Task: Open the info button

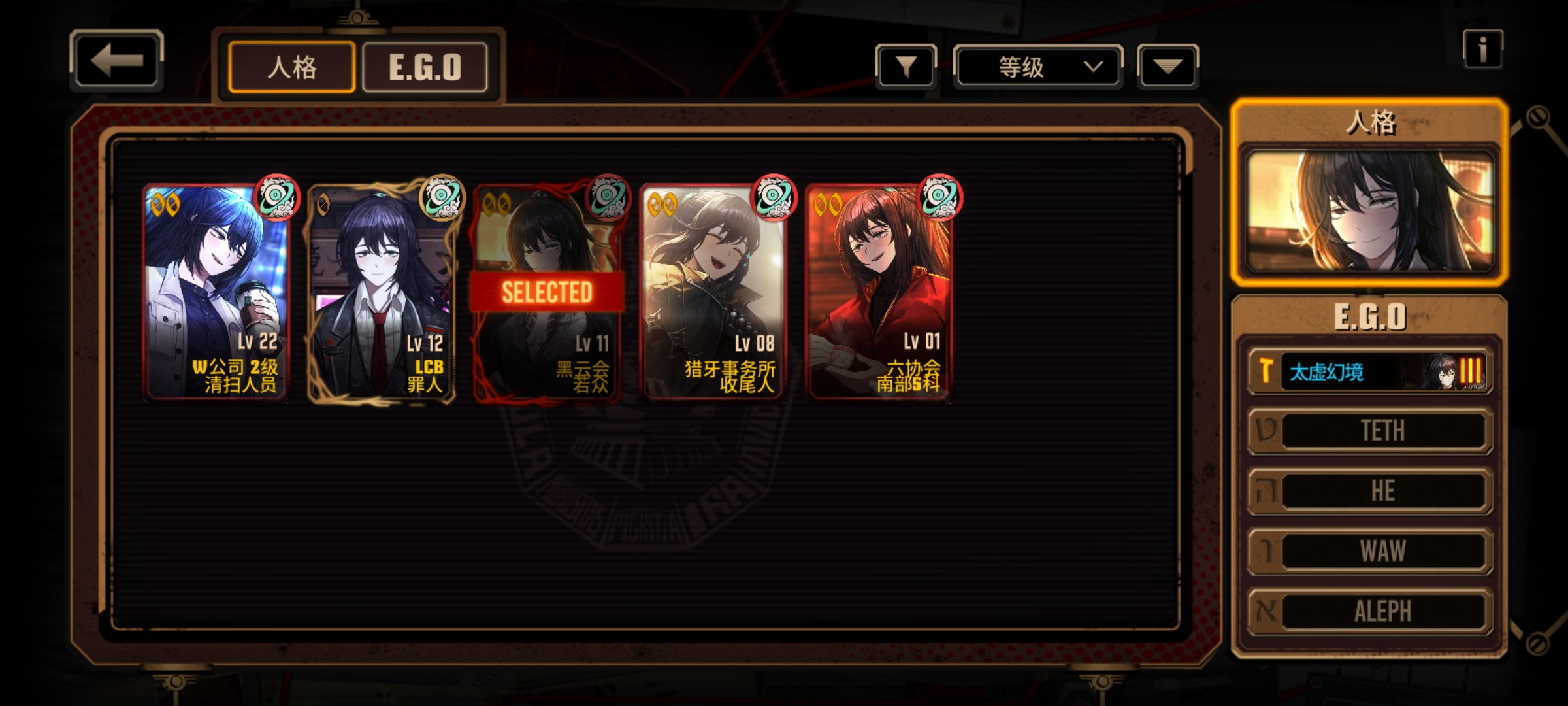Action: click(1482, 49)
